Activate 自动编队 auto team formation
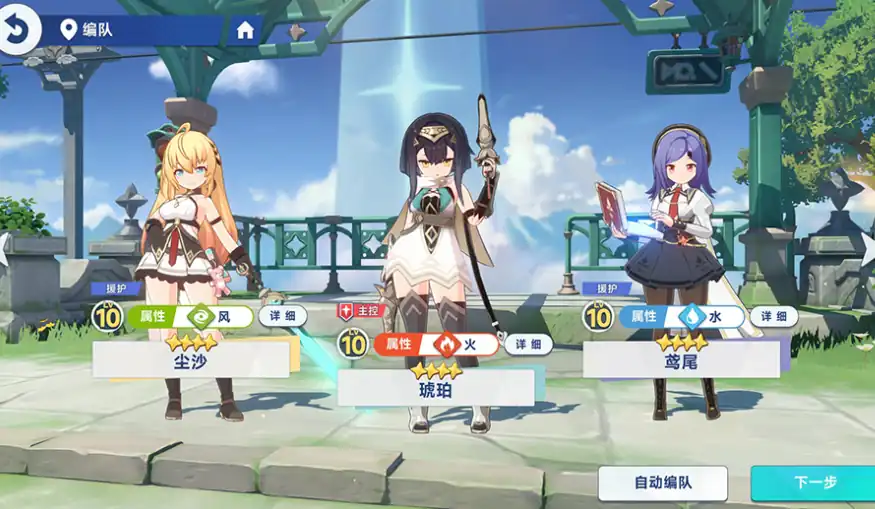 662,483
